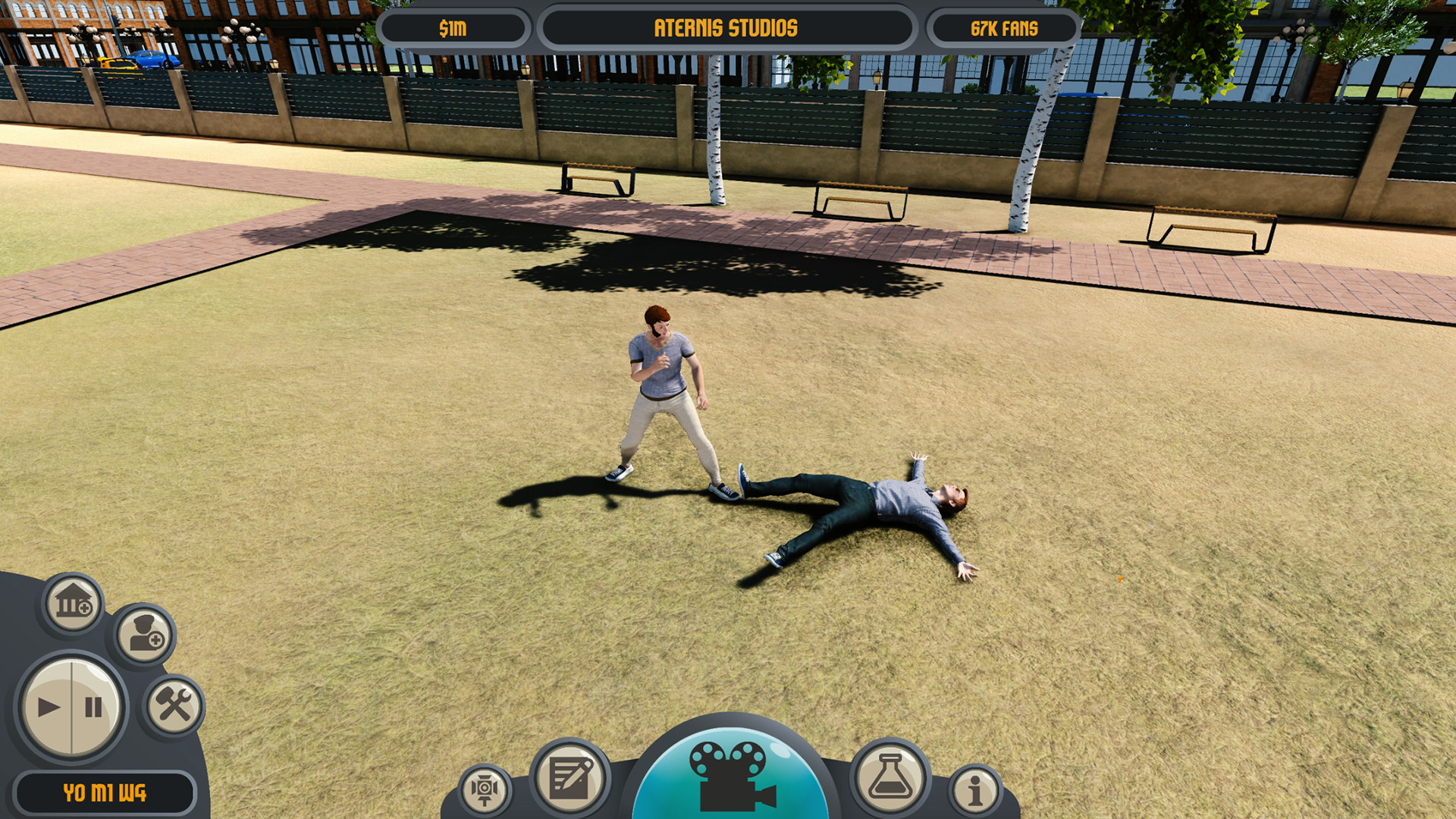The width and height of the screenshot is (1456, 819).
Task: Select the ATERNIS STUDIOS name bar
Action: click(x=726, y=27)
